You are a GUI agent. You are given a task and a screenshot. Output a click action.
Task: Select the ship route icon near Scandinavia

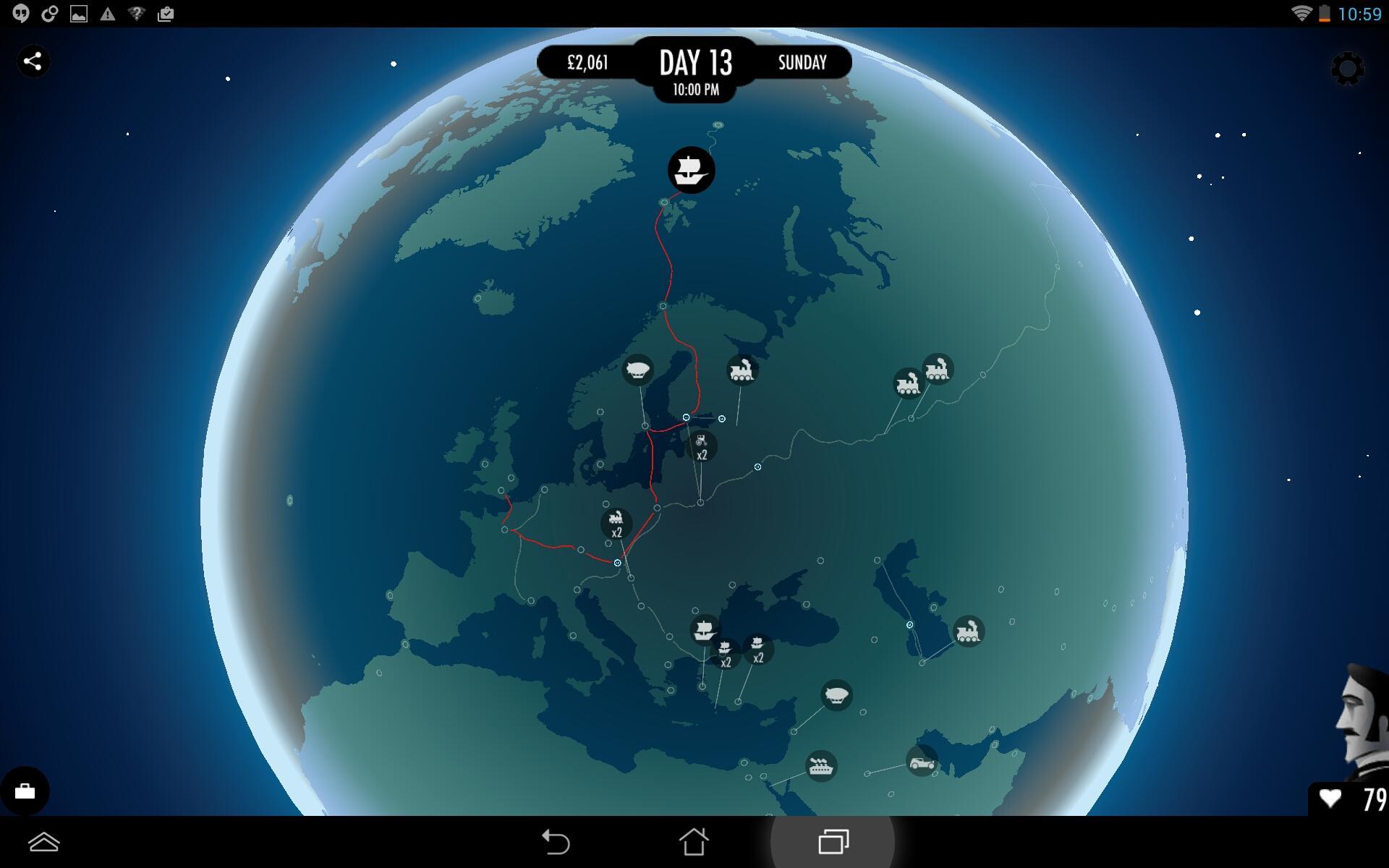click(x=690, y=170)
